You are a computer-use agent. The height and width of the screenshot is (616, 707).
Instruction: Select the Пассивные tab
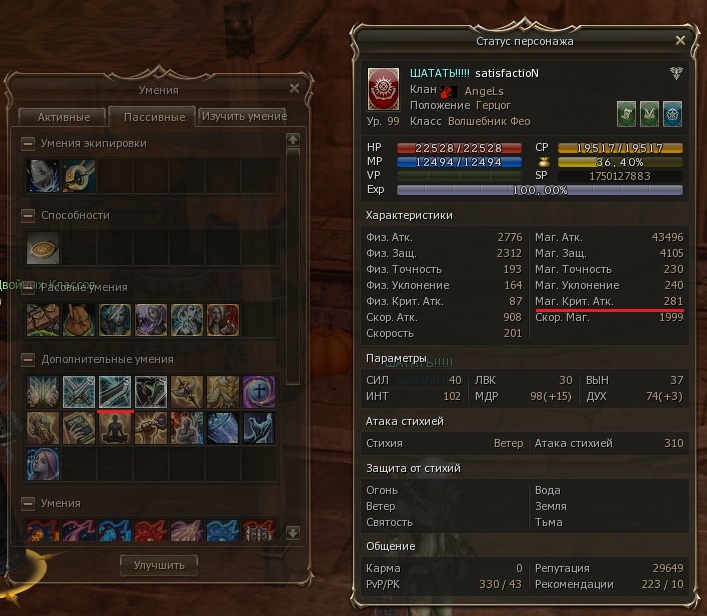153,117
